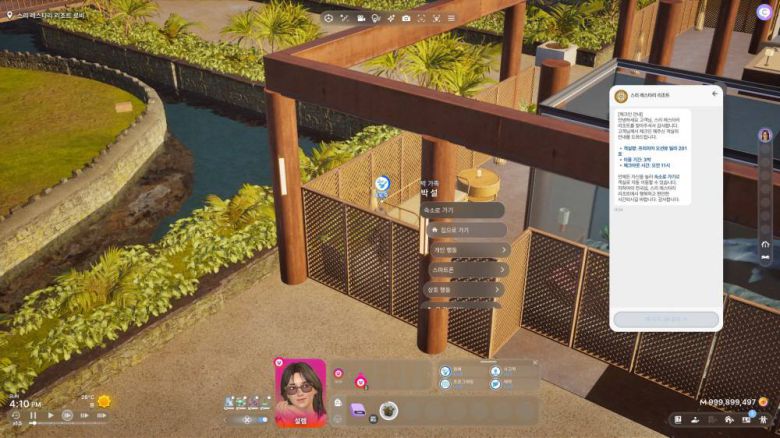Select '집으로 가기' with the home icon
780x438 pixels.
coord(462,230)
